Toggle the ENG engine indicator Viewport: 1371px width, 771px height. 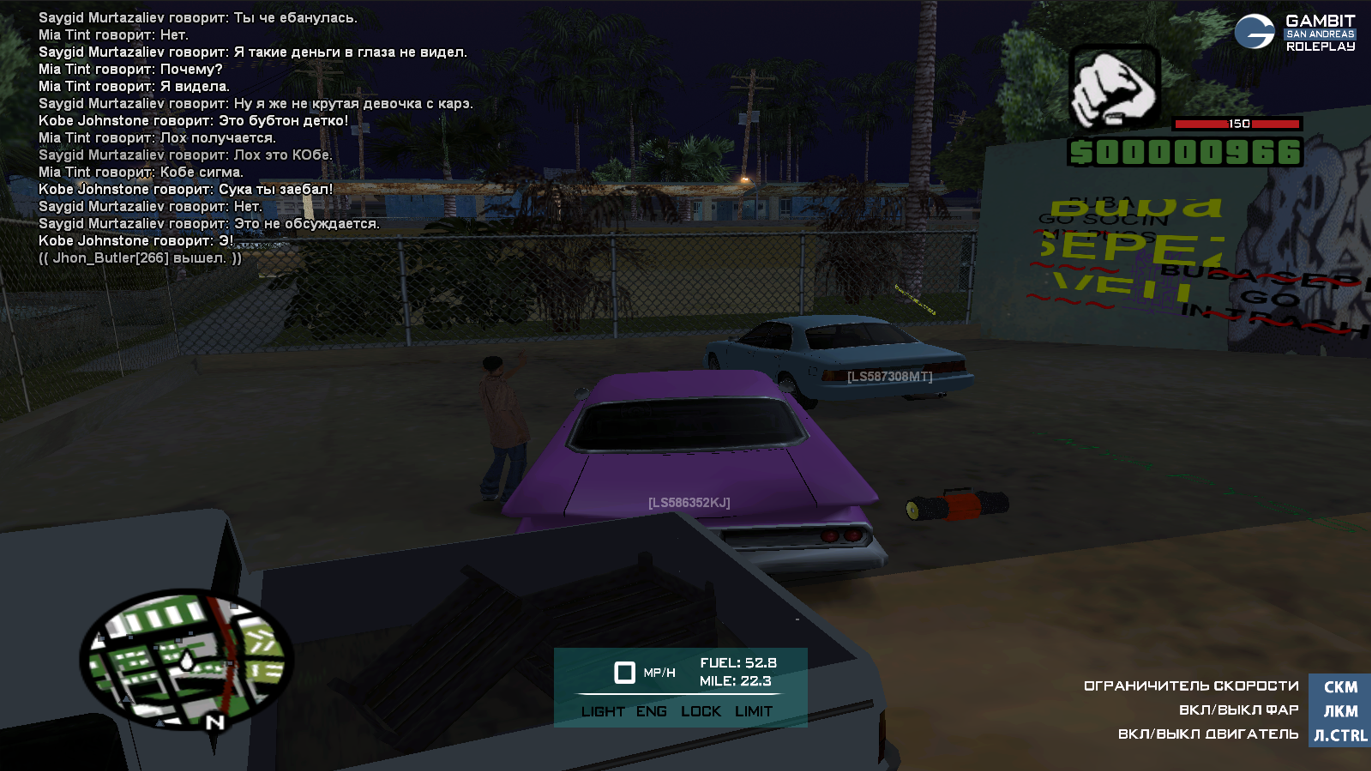pyautogui.click(x=651, y=711)
